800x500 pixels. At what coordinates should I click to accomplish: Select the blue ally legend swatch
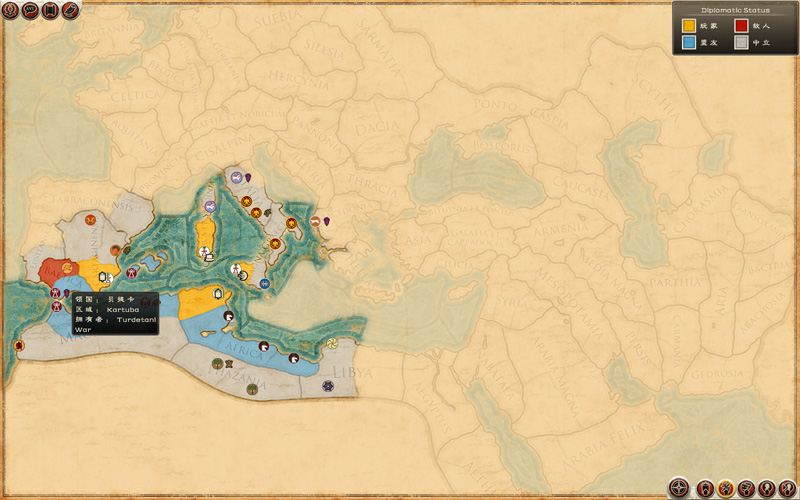690,43
